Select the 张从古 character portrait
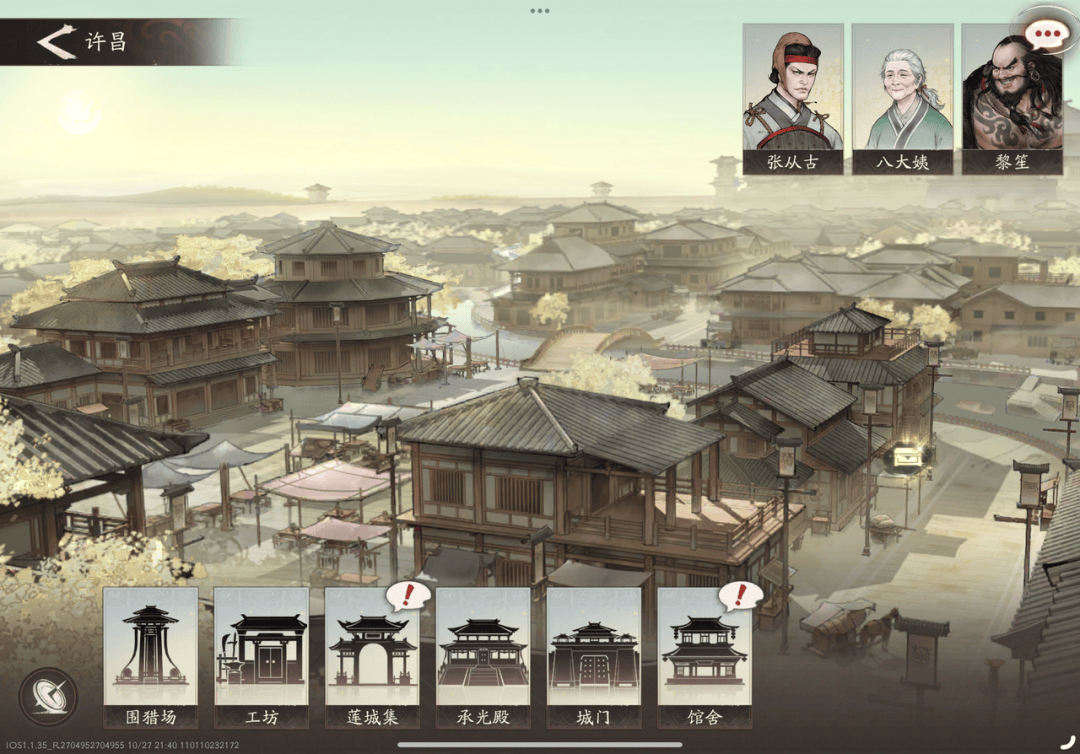Viewport: 1080px width, 754px height. (x=792, y=99)
